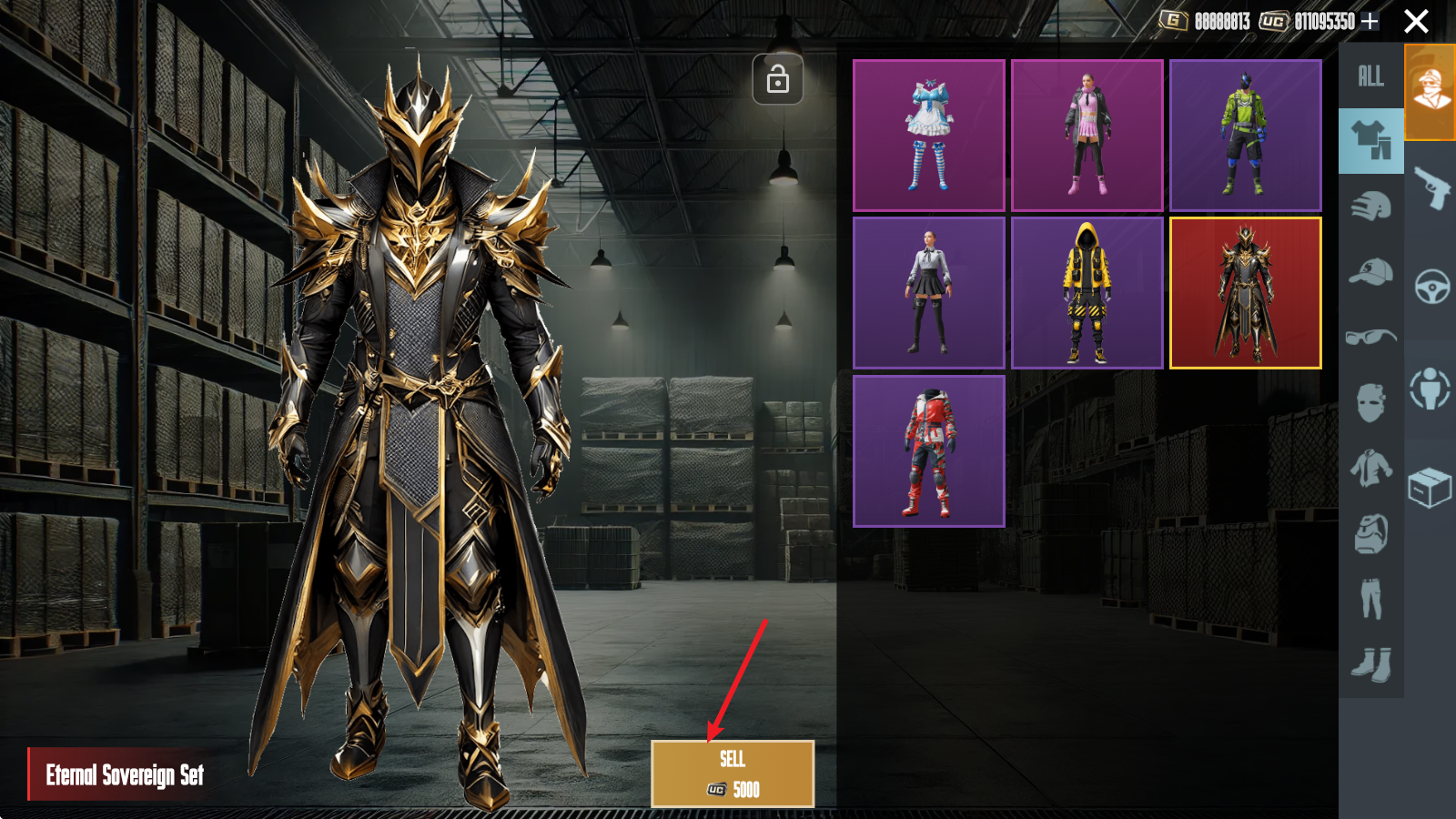Filter by baseball cap headwear
Viewport: 1456px width, 819px height.
(x=1370, y=272)
